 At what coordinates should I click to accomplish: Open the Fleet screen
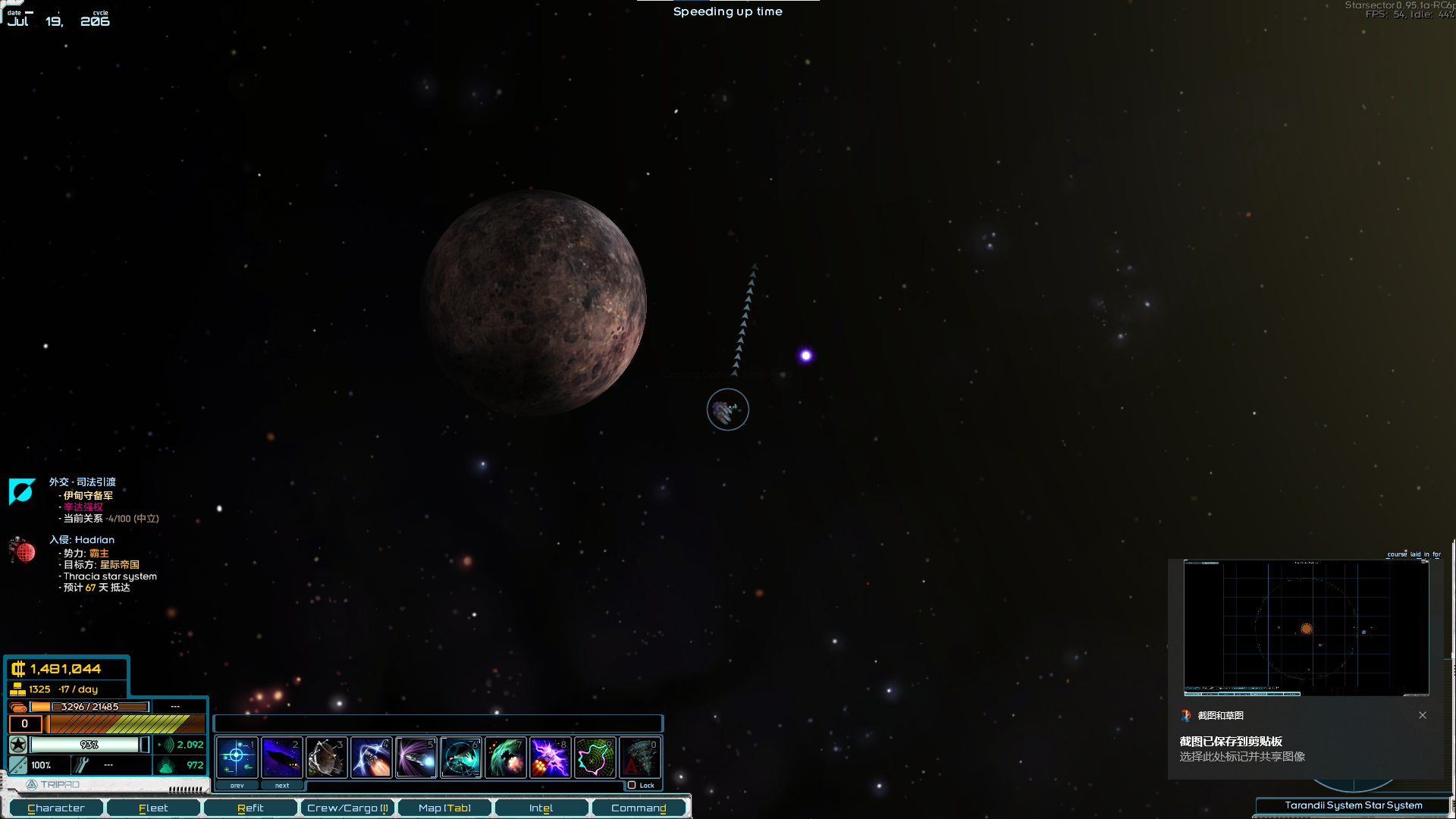[153, 808]
